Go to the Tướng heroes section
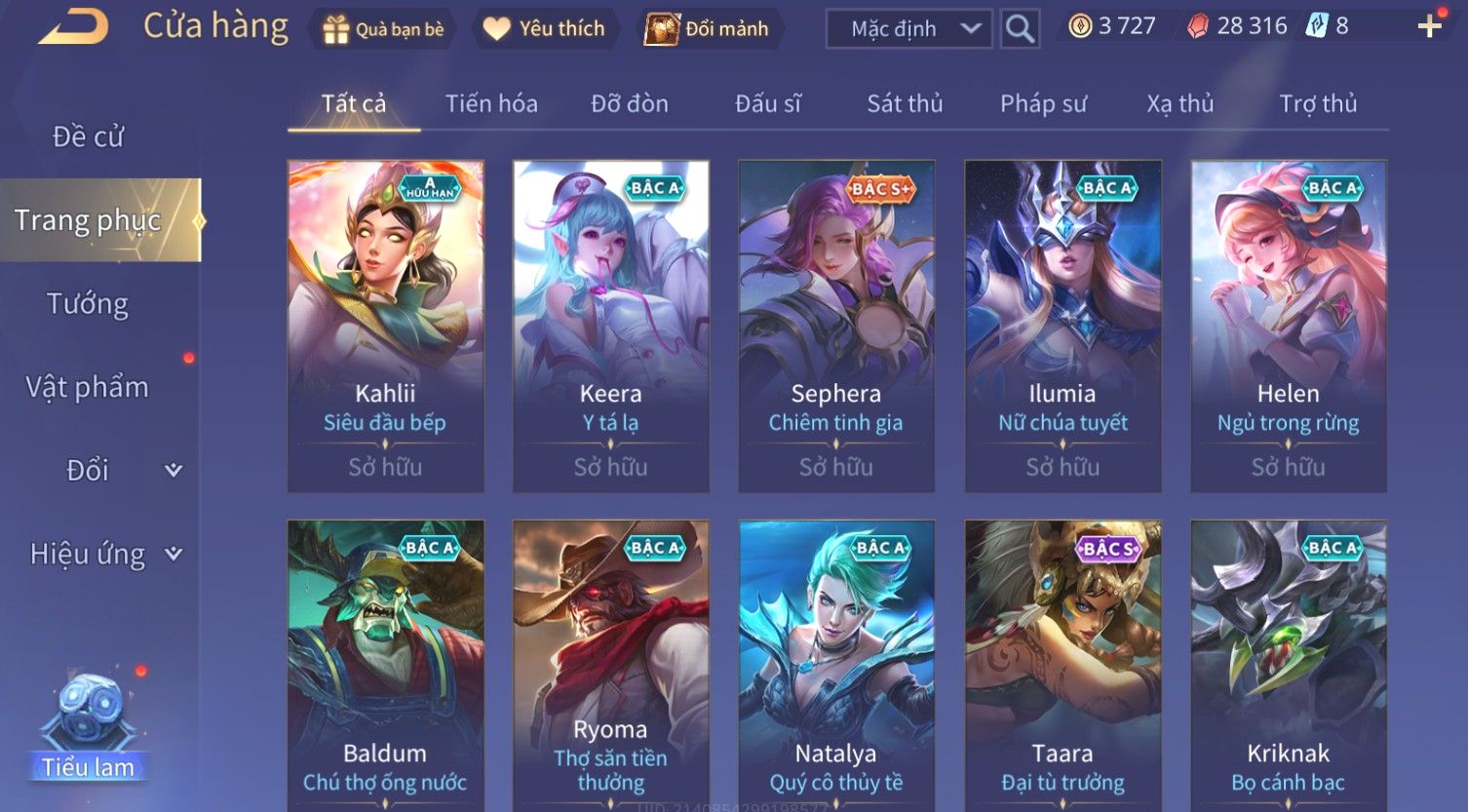The width and height of the screenshot is (1468, 812). coord(88,304)
